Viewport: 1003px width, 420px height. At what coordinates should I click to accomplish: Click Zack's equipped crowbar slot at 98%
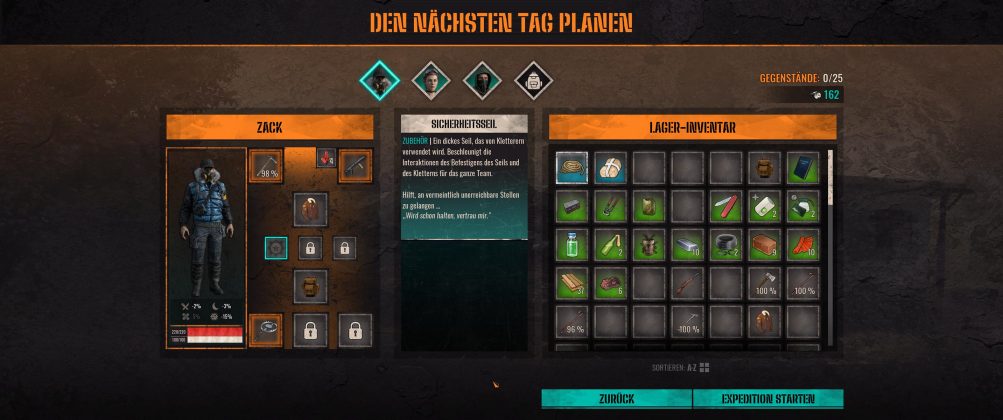(x=265, y=166)
